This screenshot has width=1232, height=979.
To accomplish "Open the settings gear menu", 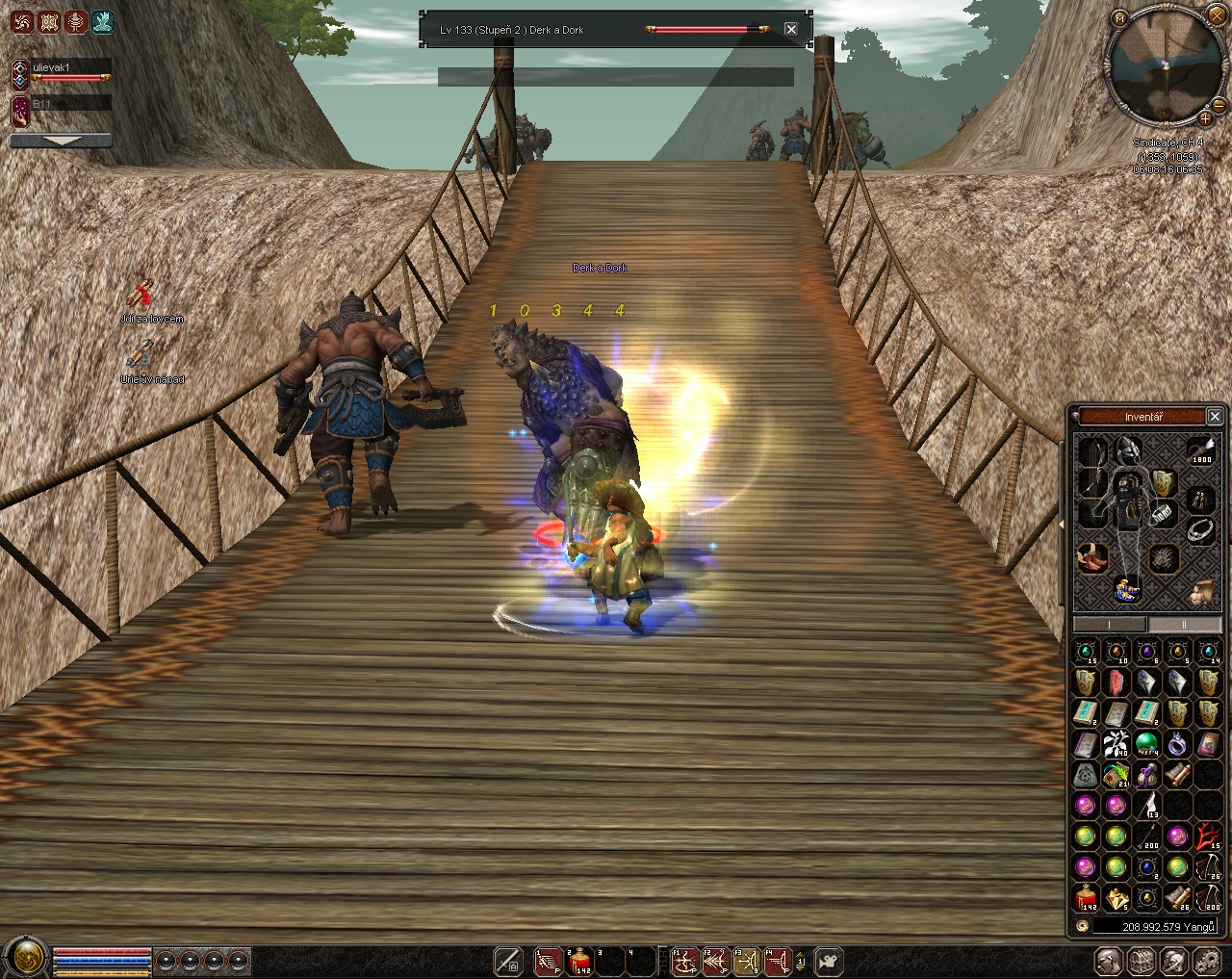I will point(1205,961).
